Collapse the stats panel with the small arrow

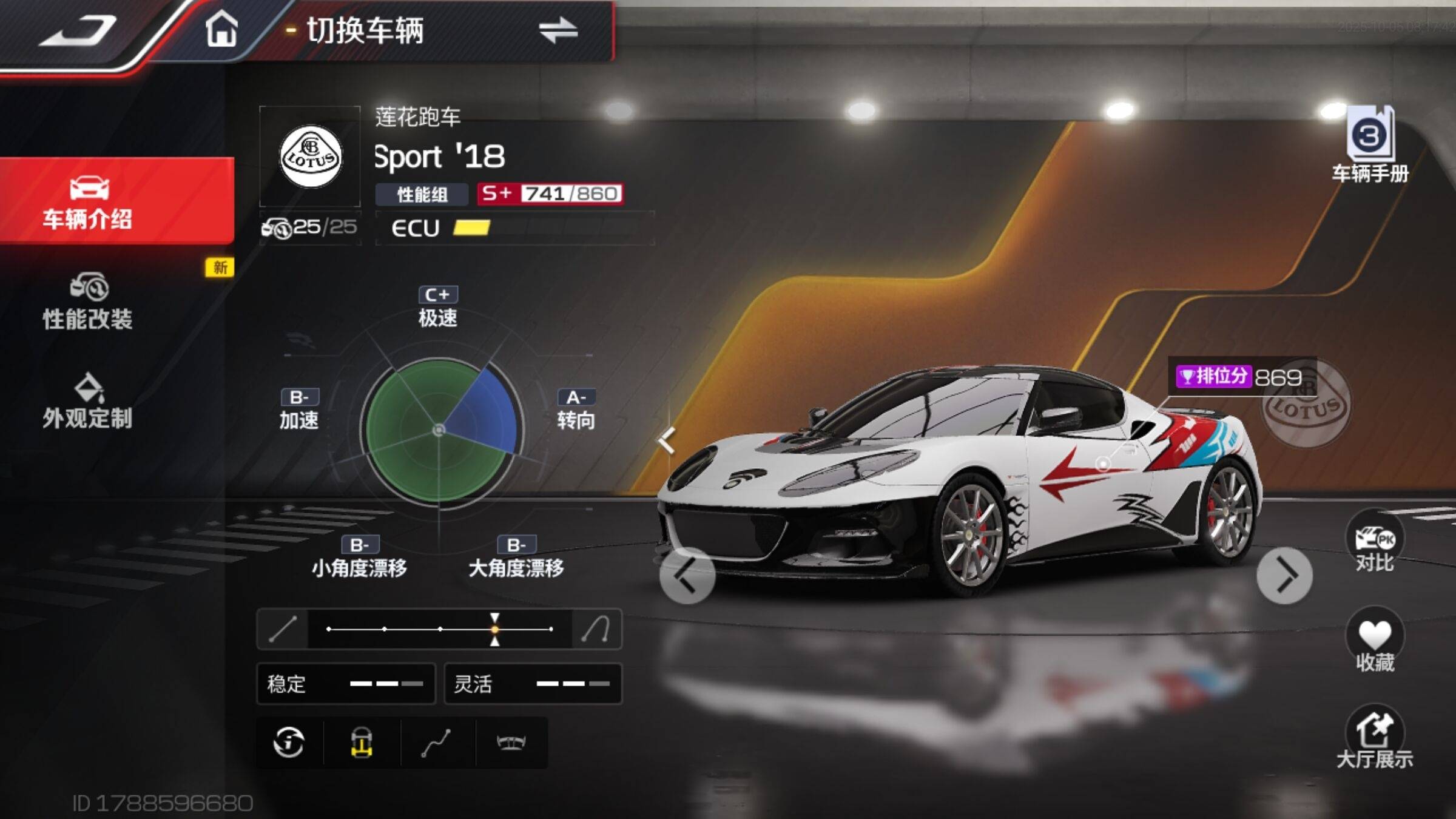pos(666,440)
